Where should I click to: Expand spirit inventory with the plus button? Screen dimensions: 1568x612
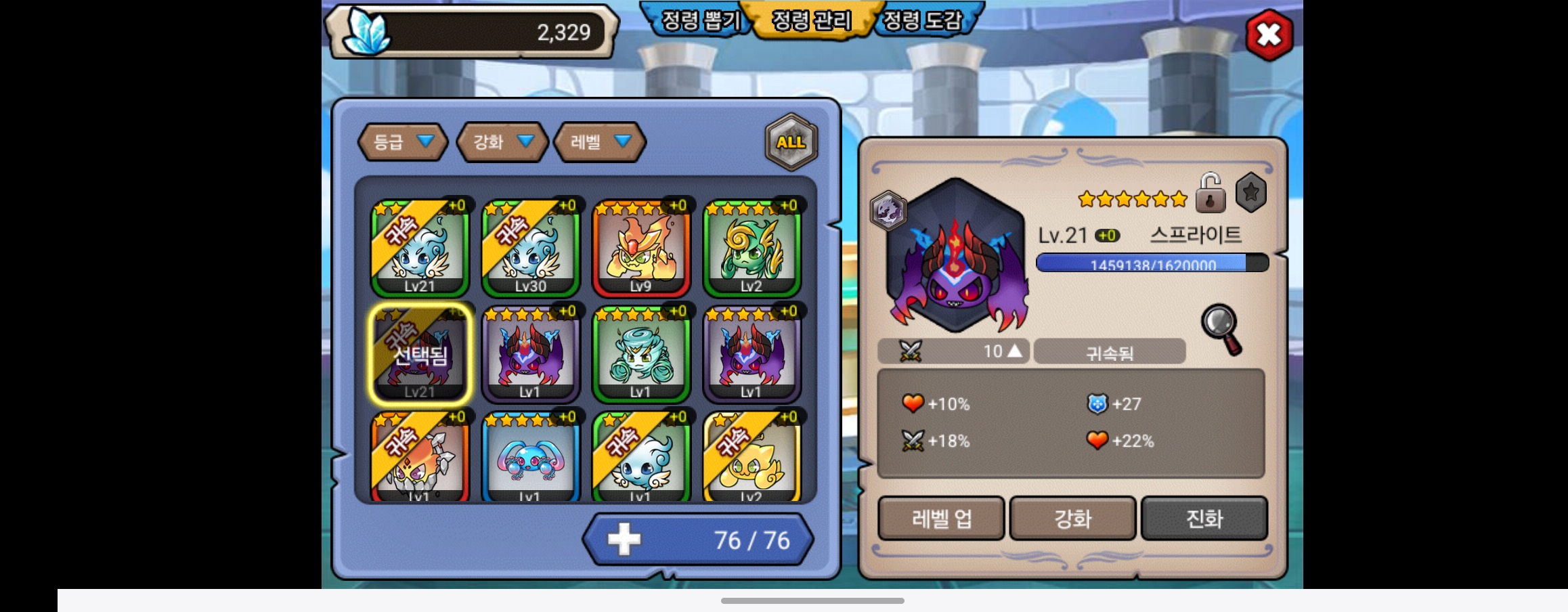coord(624,540)
